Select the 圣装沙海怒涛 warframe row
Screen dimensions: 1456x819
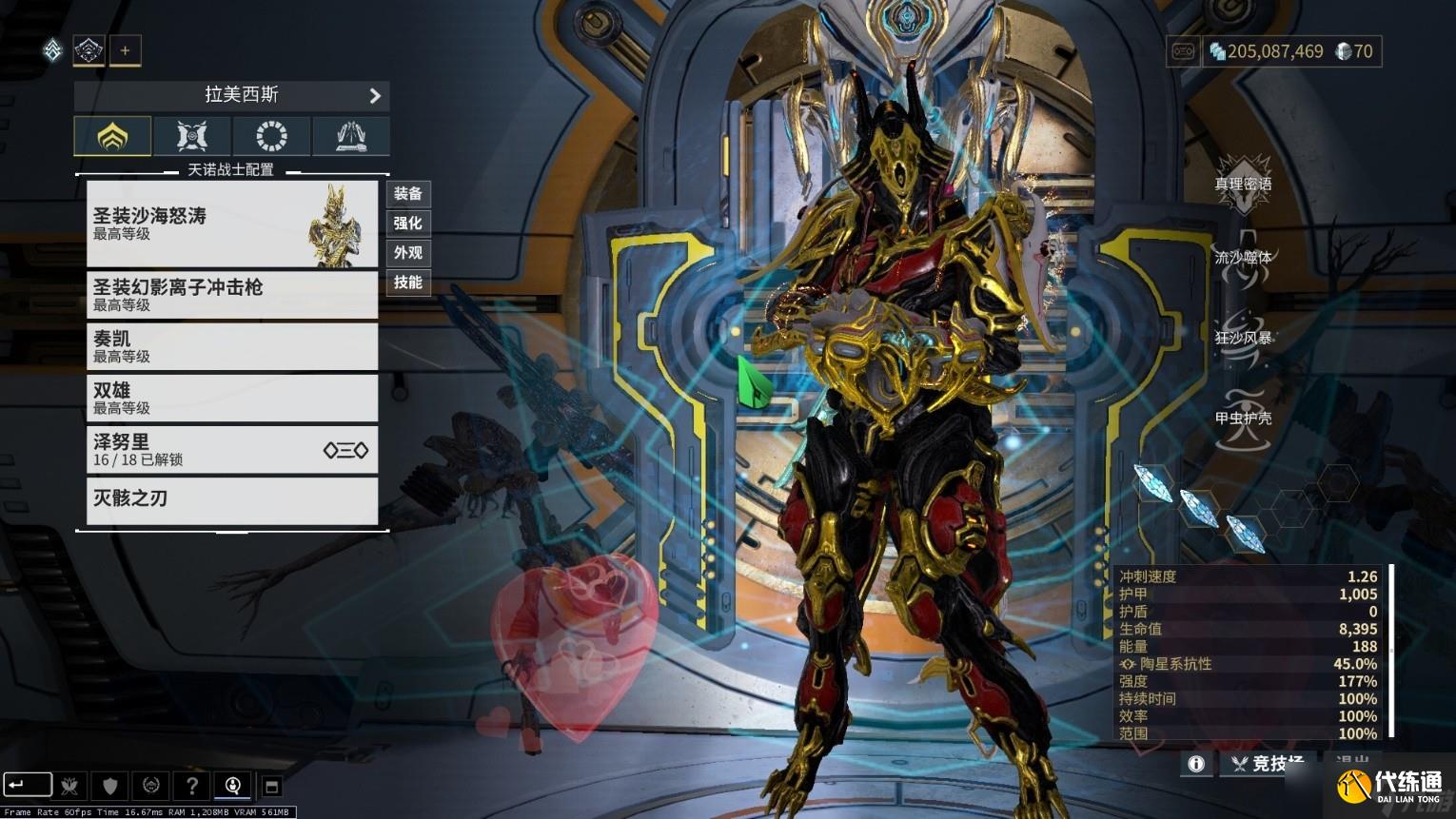[x=231, y=224]
